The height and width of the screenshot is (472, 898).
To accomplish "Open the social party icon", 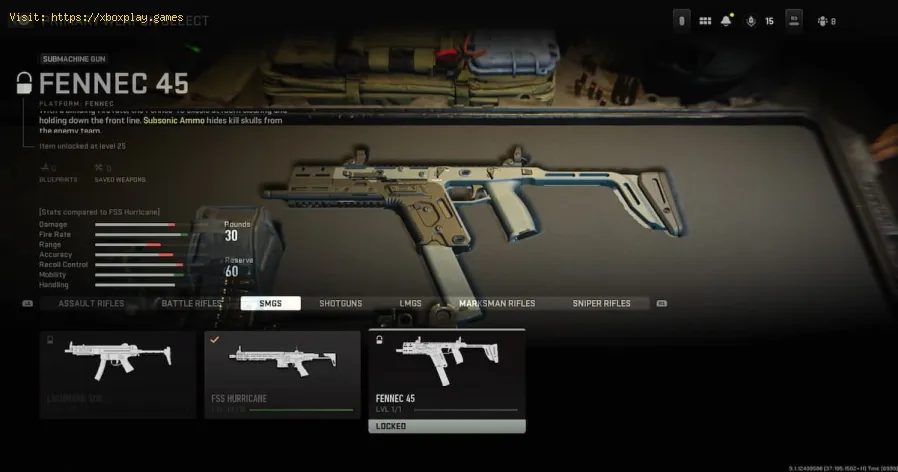I will (x=824, y=21).
